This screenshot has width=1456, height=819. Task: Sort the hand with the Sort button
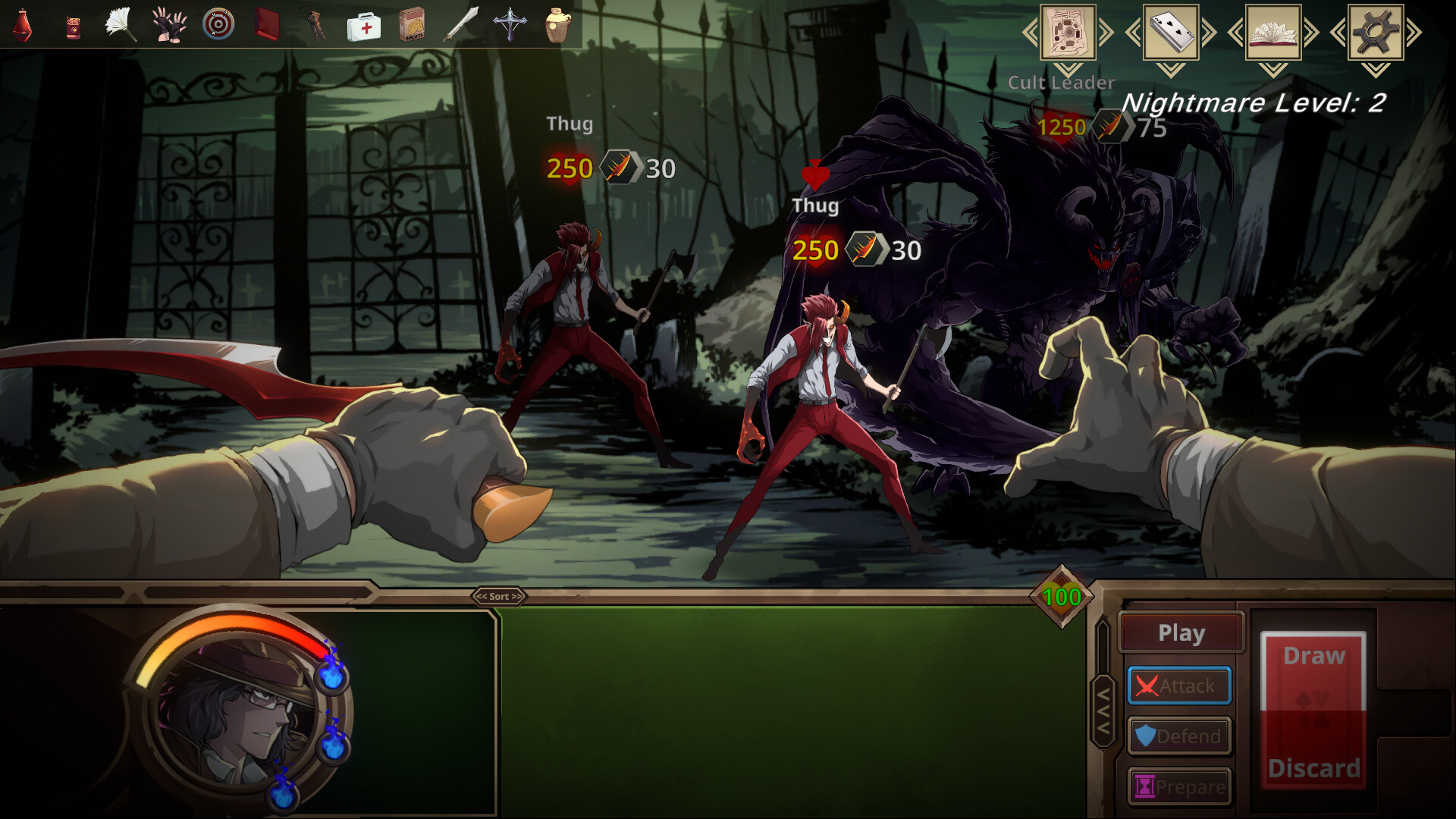(499, 597)
